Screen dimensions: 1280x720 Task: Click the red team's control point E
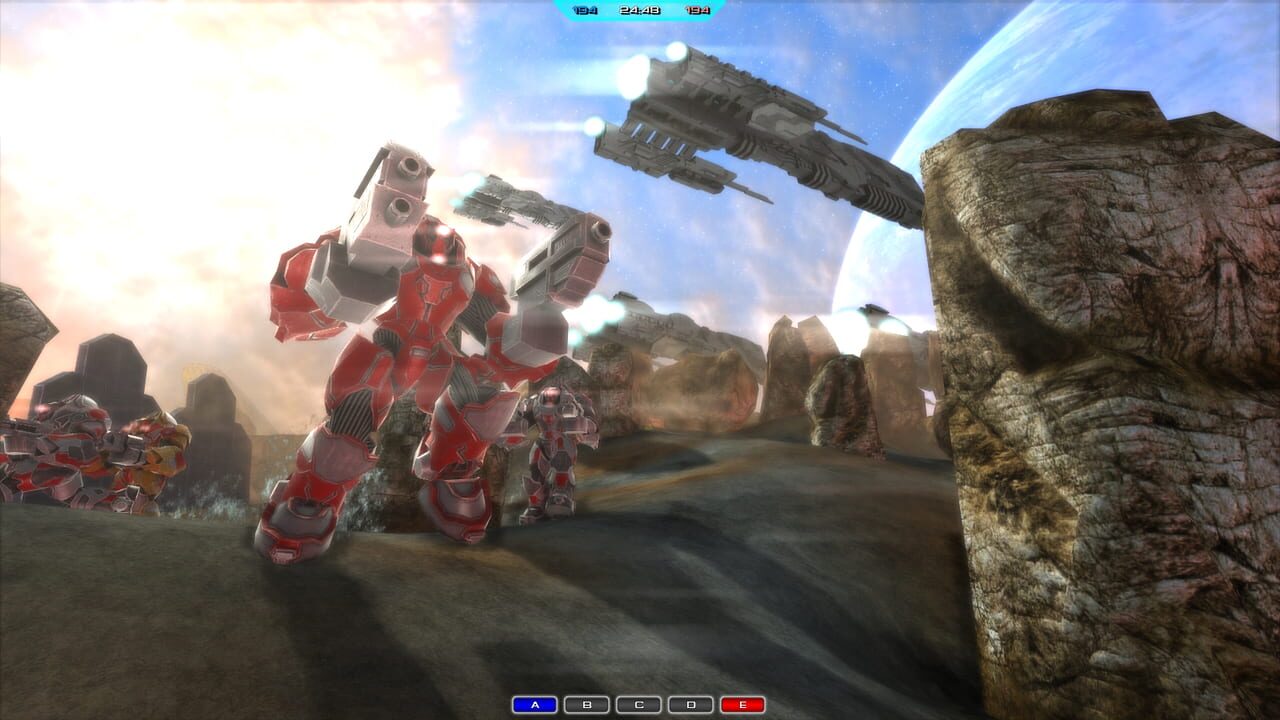[x=742, y=703]
